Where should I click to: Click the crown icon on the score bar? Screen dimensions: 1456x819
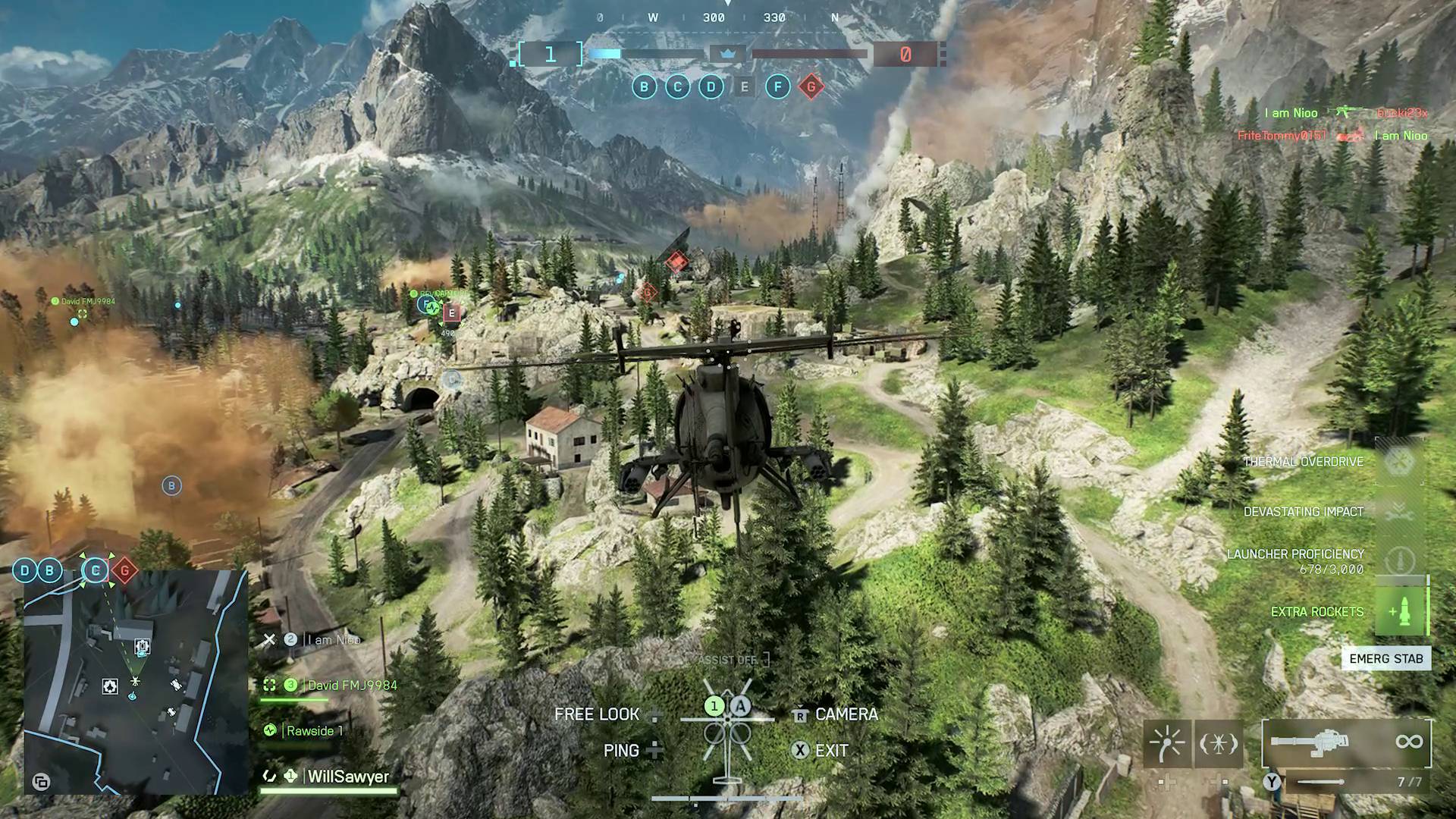coord(726,55)
